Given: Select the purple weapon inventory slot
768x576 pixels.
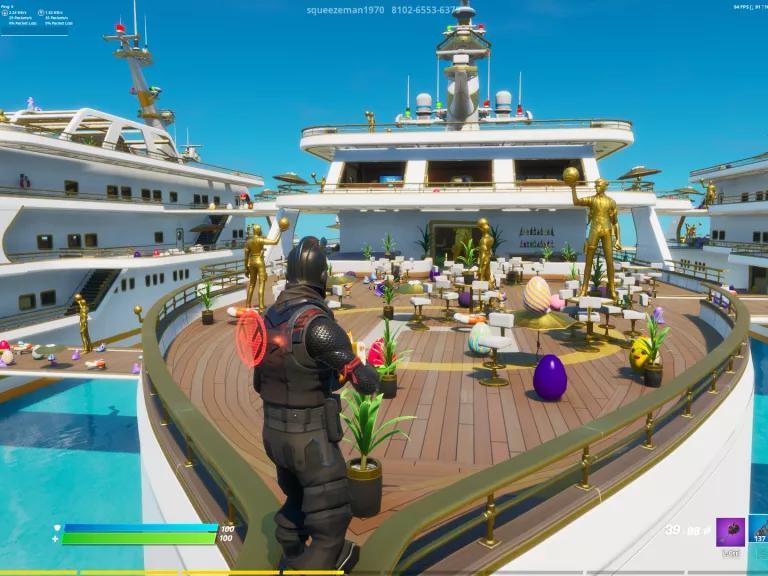Looking at the screenshot, I should [x=730, y=532].
